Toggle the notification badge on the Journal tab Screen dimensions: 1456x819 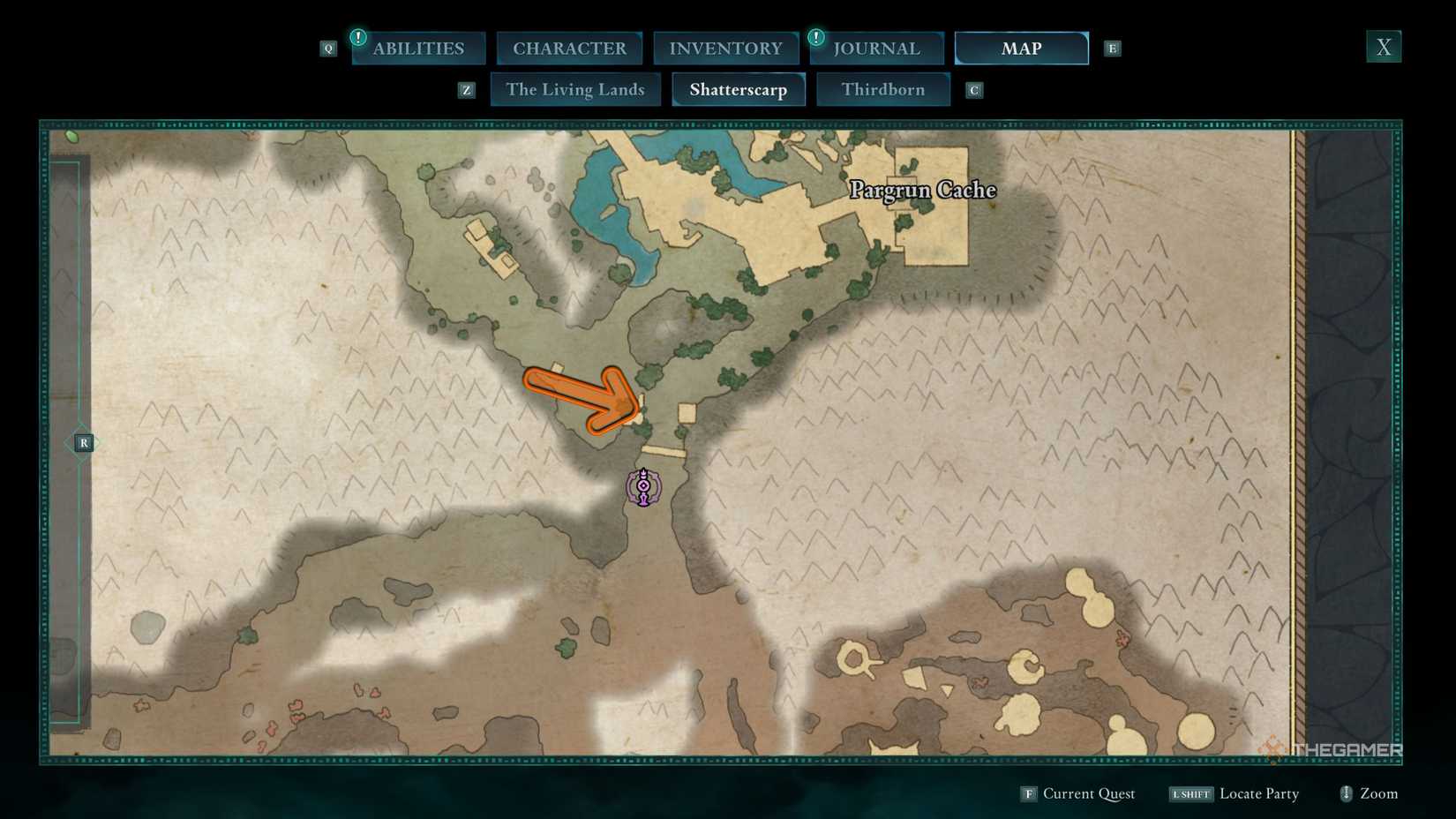[x=815, y=37]
